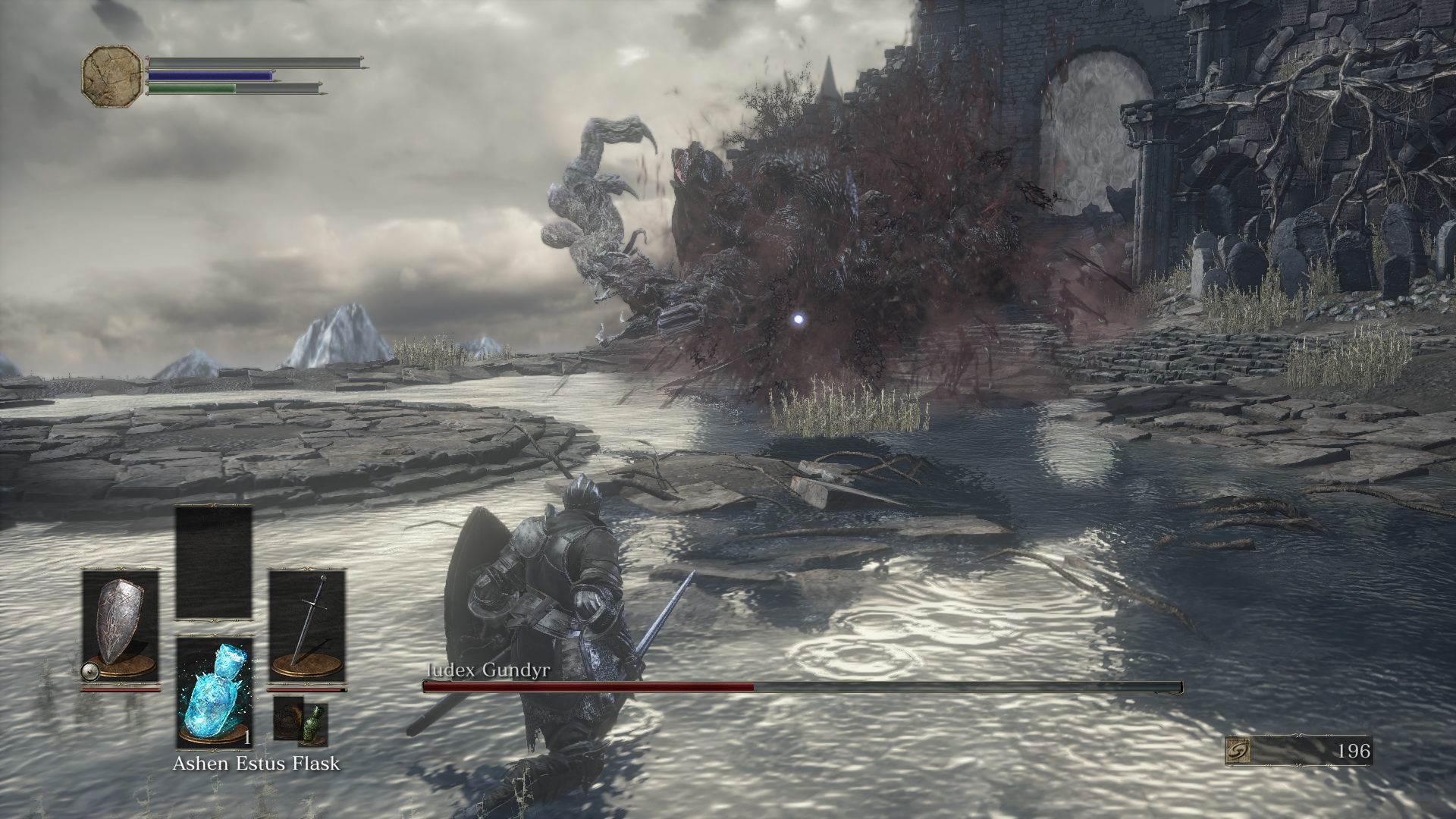Click the small green flask icon
Viewport: 1456px width, 819px height.
(x=314, y=724)
